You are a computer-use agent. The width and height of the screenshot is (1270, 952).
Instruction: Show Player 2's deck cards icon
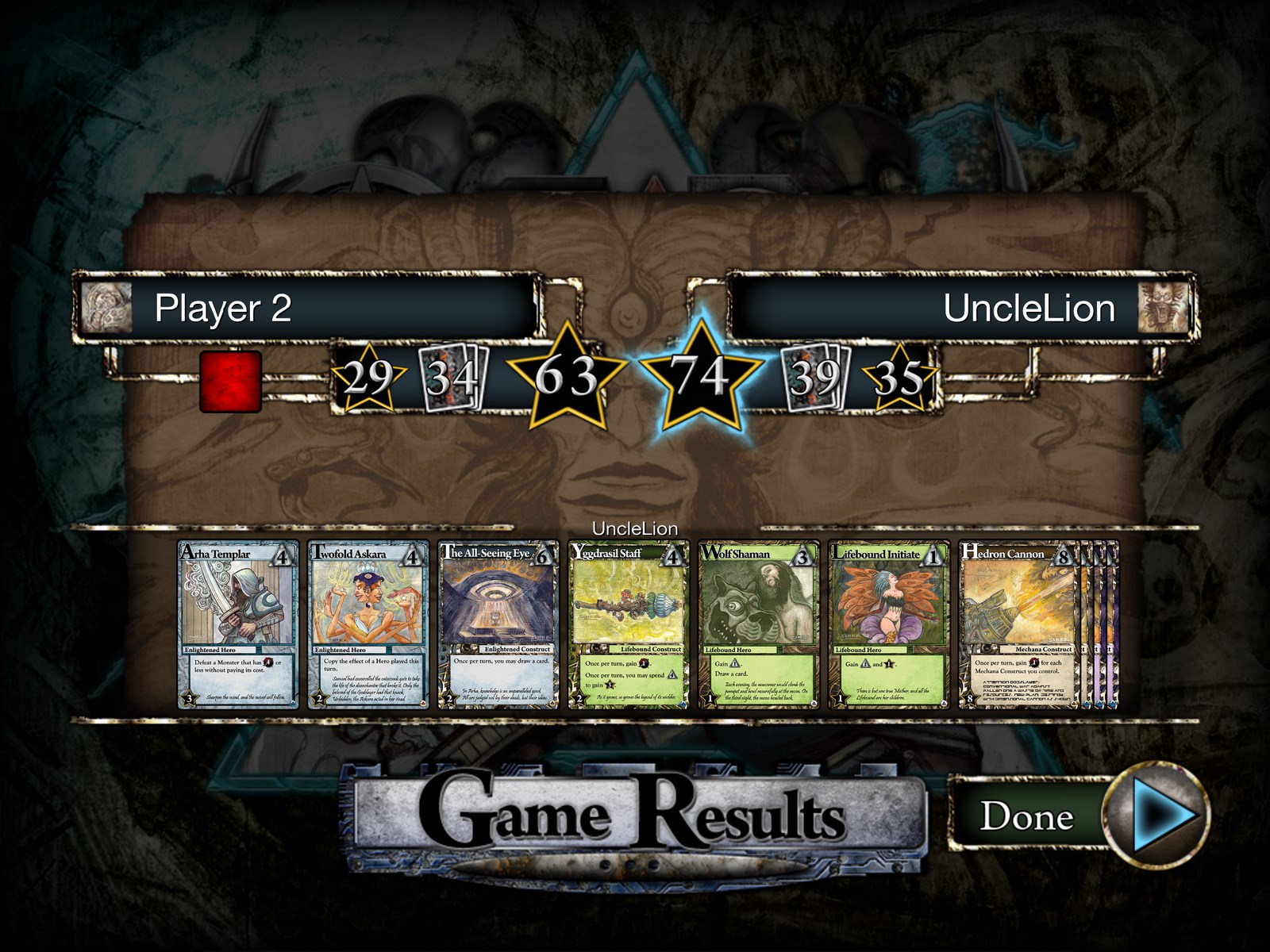pyautogui.click(x=452, y=378)
